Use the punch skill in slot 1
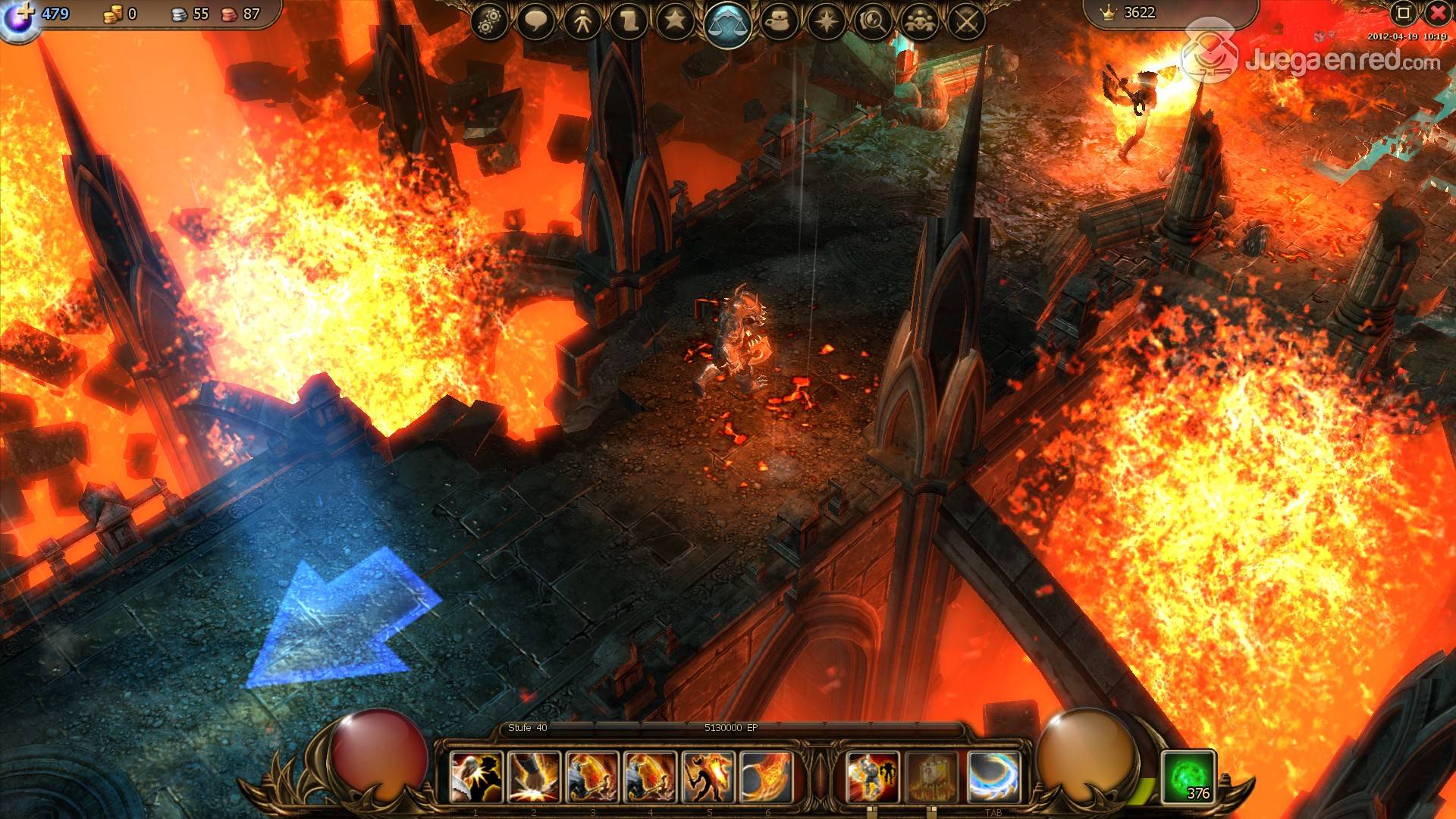Viewport: 1456px width, 819px height. click(475, 777)
